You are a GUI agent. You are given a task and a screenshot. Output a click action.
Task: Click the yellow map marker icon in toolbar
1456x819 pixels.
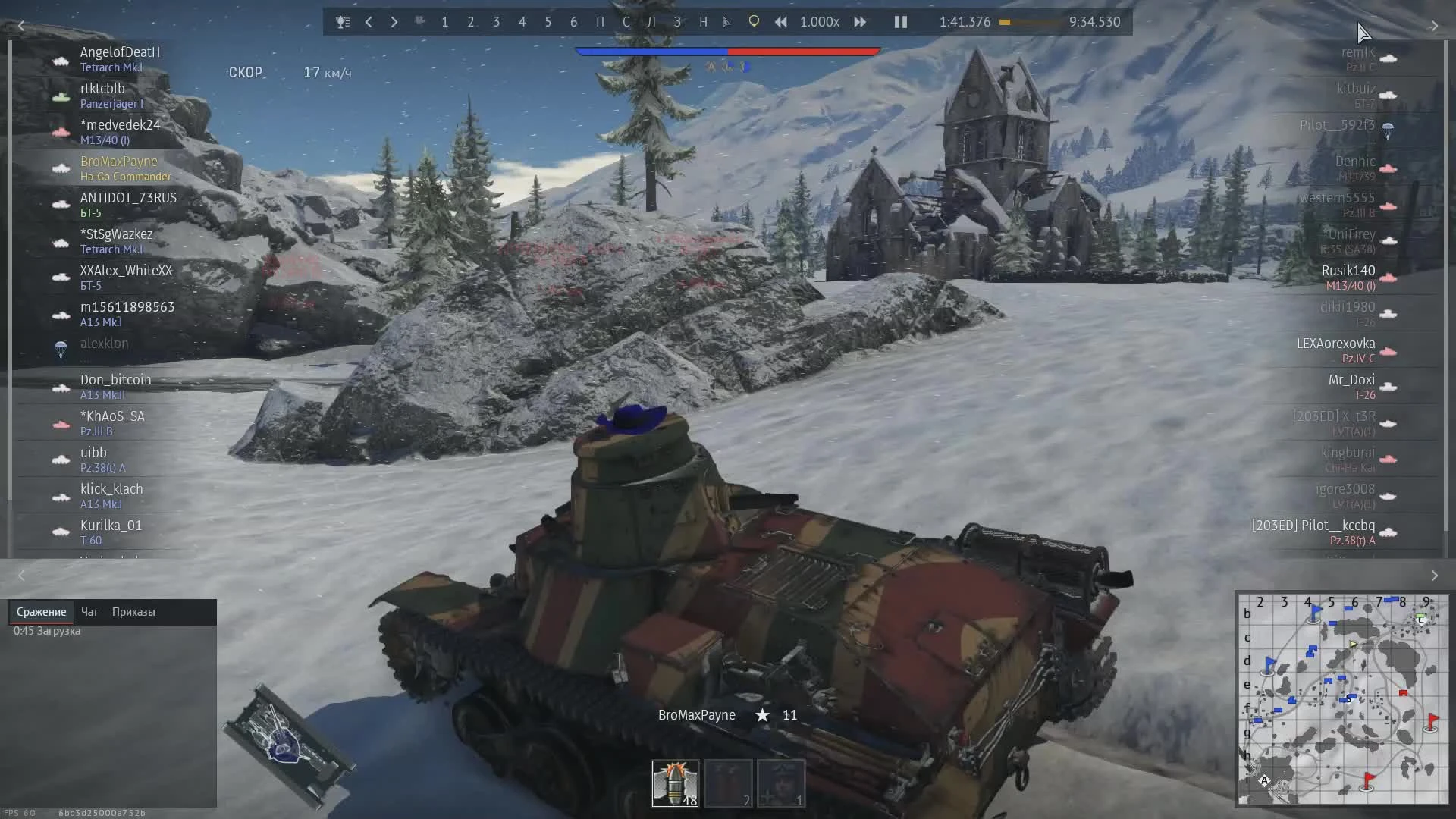(x=753, y=22)
